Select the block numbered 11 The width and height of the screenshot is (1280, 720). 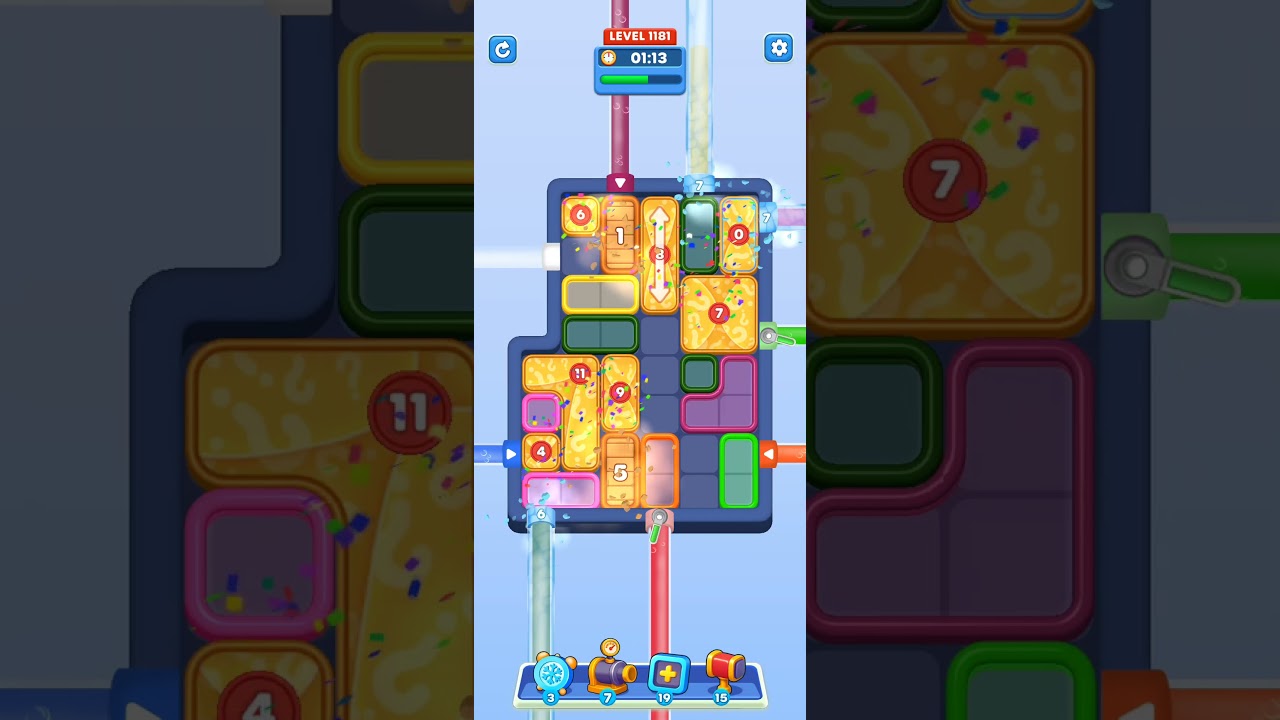[x=580, y=374]
